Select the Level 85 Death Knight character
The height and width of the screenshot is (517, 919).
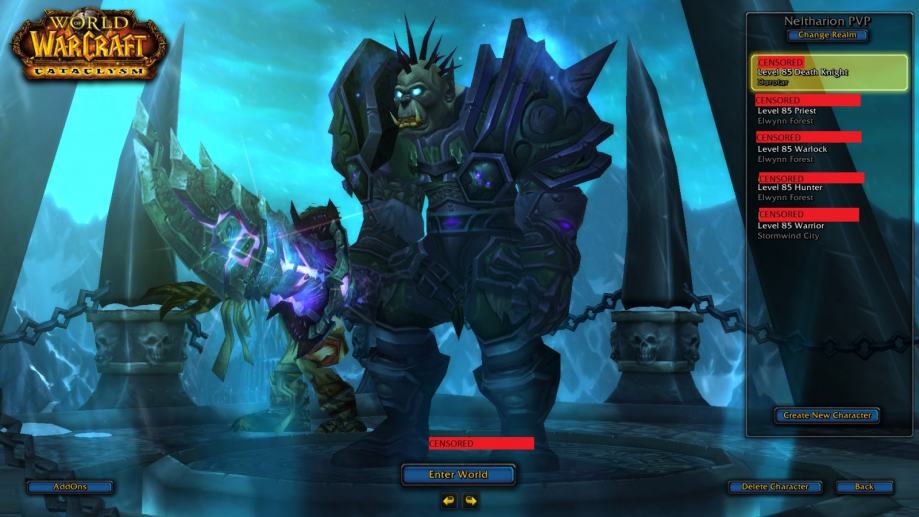829,72
